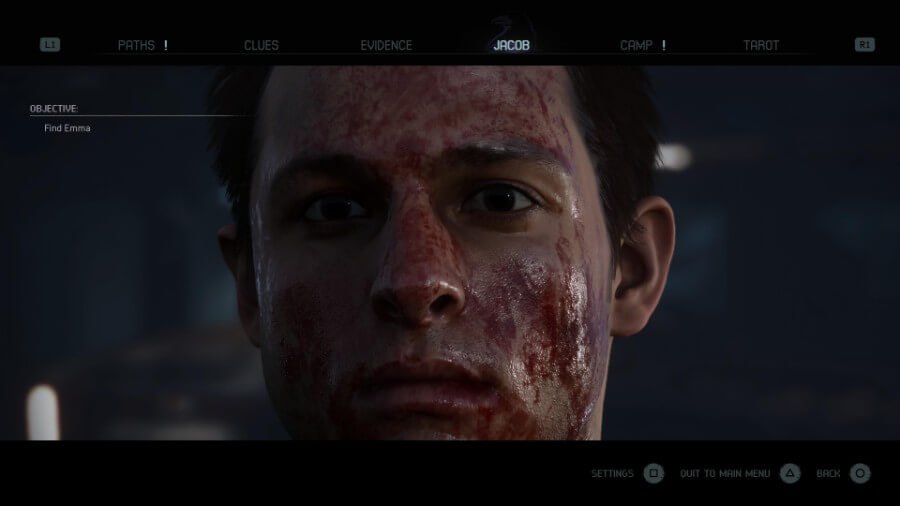The height and width of the screenshot is (506, 900).
Task: Go Back from the pause menu
Action: [x=844, y=473]
